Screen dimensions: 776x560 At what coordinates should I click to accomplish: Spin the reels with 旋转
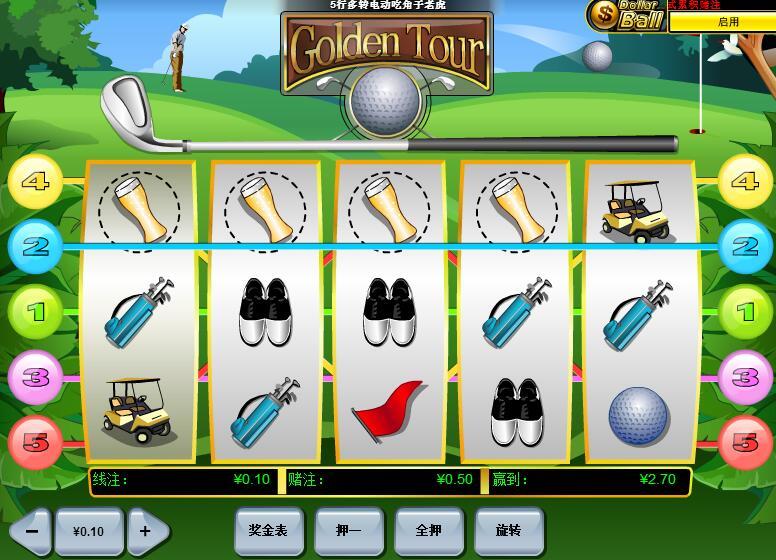click(508, 531)
